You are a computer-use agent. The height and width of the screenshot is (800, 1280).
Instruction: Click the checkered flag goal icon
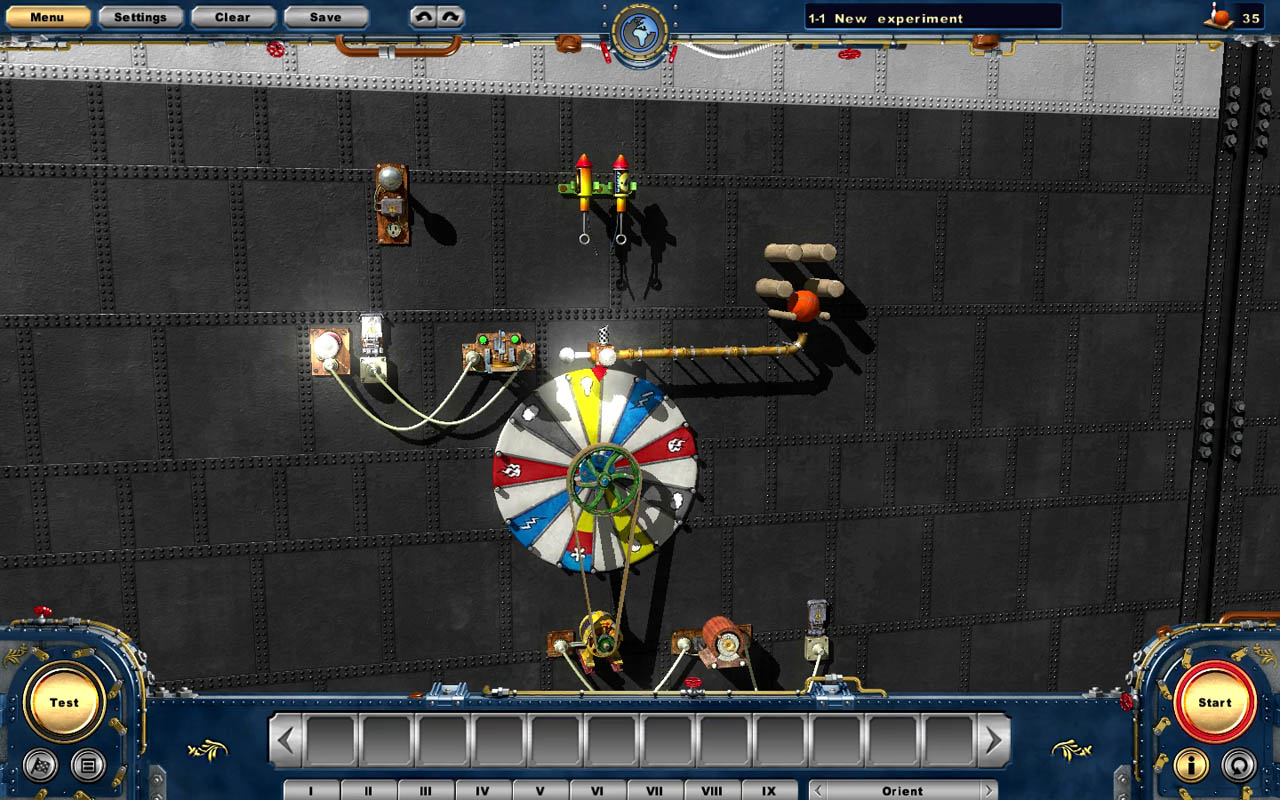(x=40, y=765)
